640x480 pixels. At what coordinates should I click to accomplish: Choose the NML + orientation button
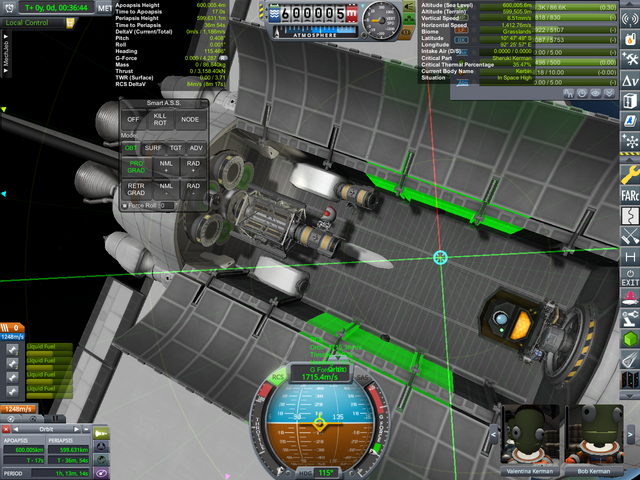pyautogui.click(x=165, y=165)
